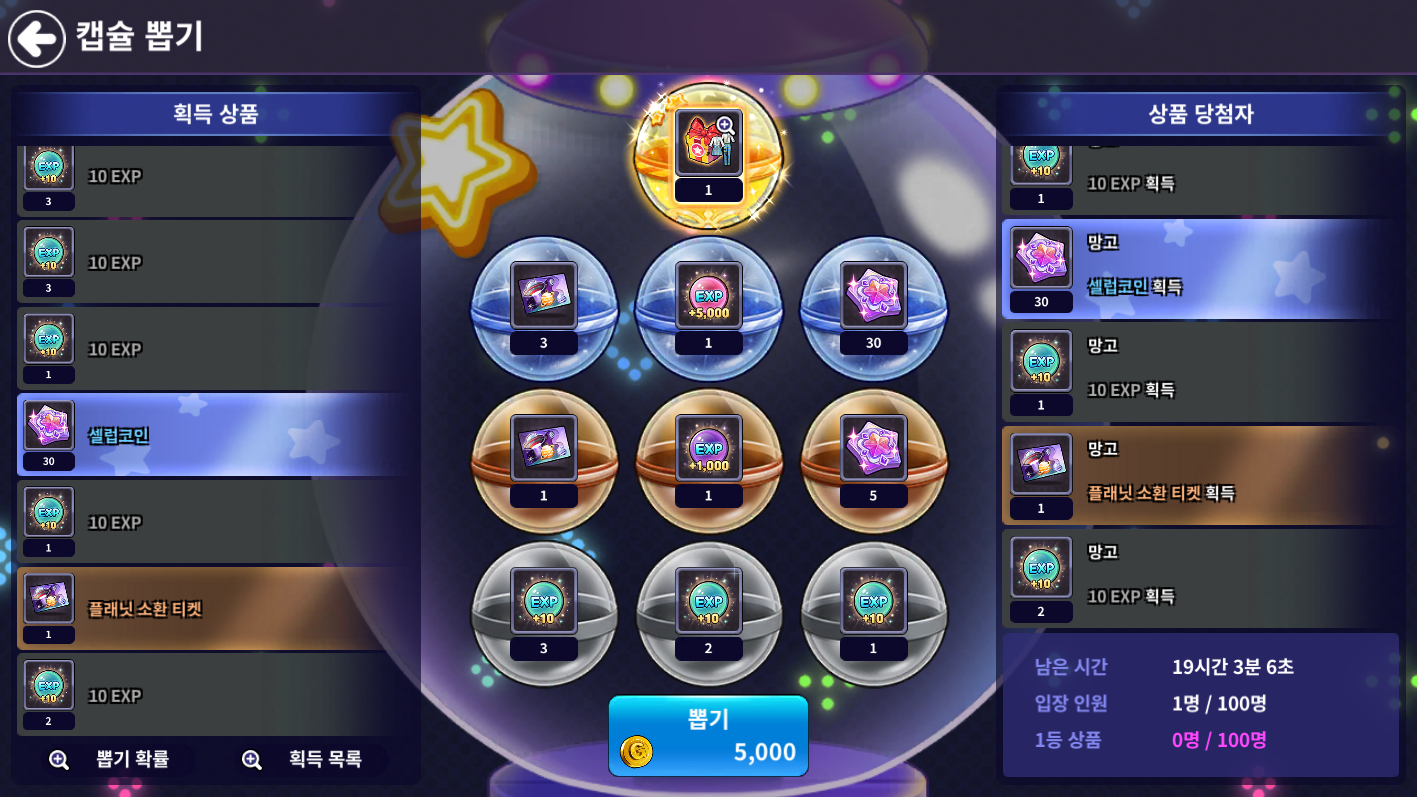Select the blue +5,000 EXP capsule

tap(709, 306)
